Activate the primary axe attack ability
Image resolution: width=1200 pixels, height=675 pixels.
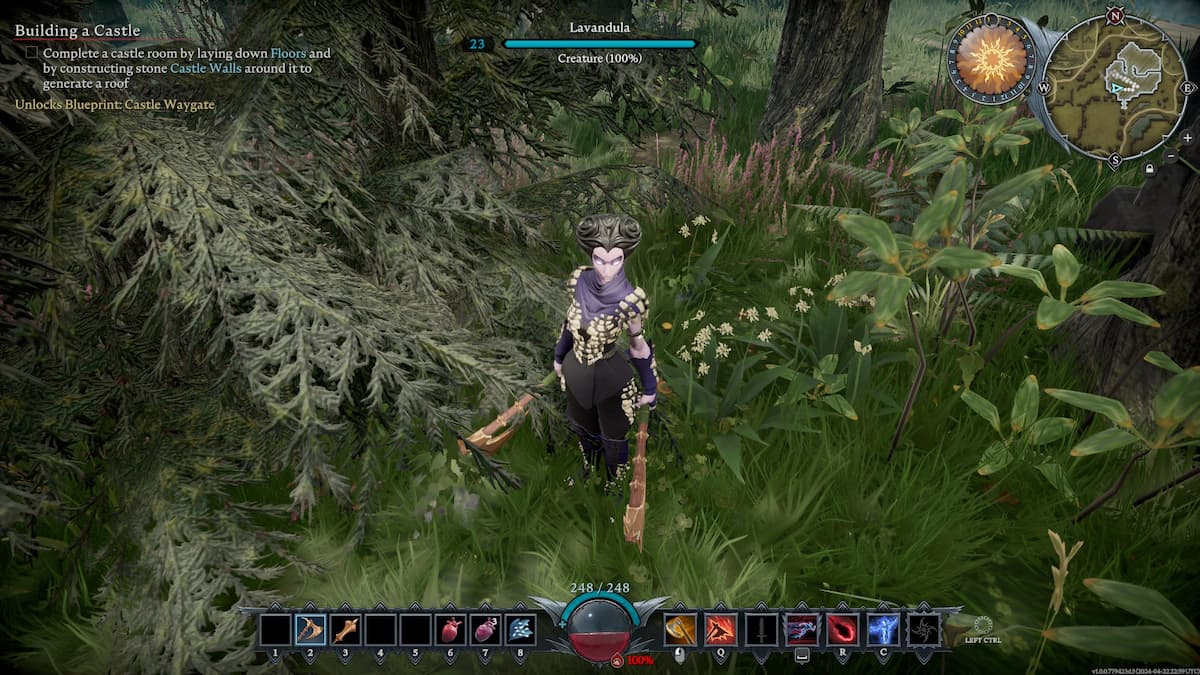[680, 629]
